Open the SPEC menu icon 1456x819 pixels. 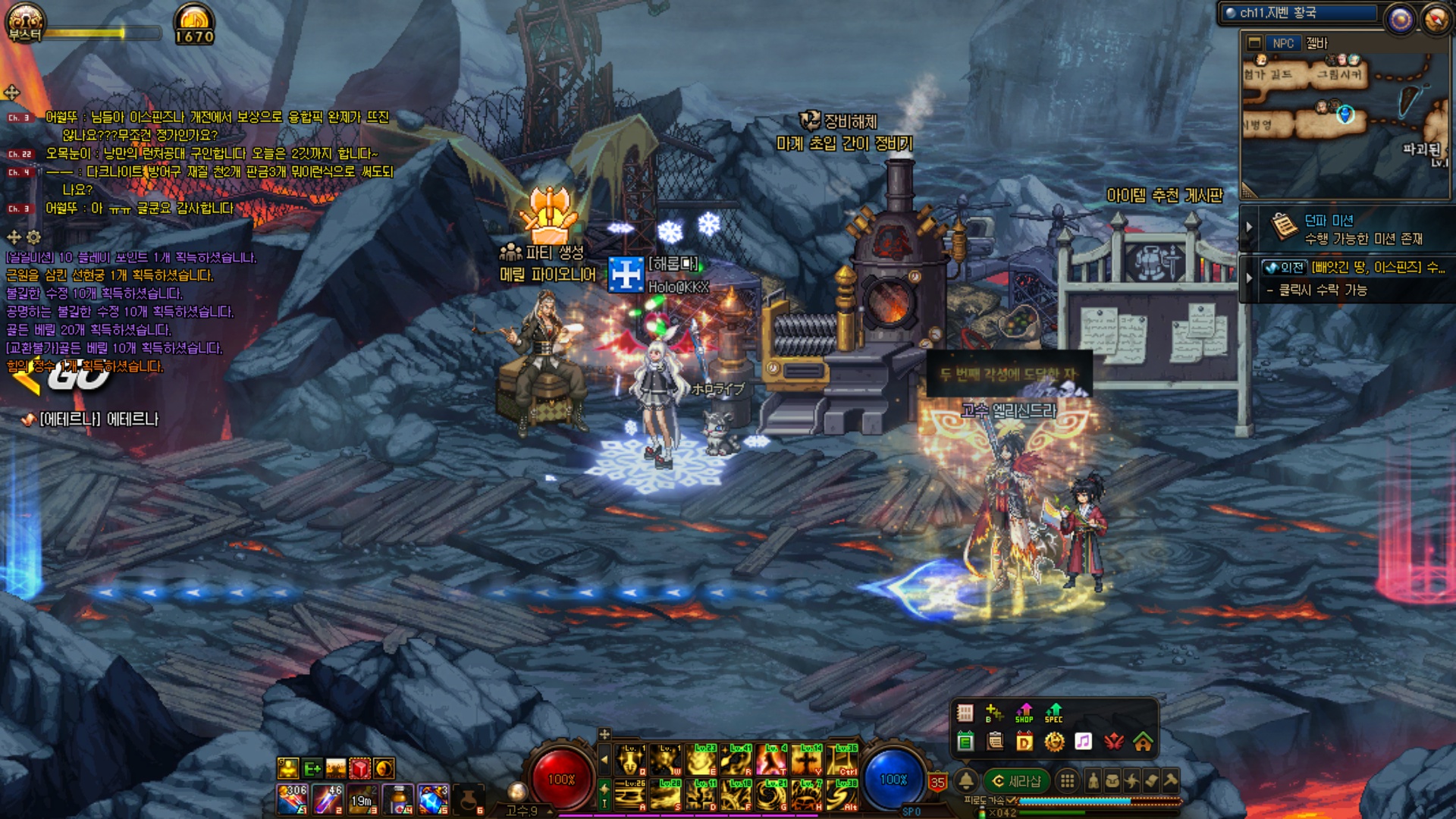[1053, 713]
